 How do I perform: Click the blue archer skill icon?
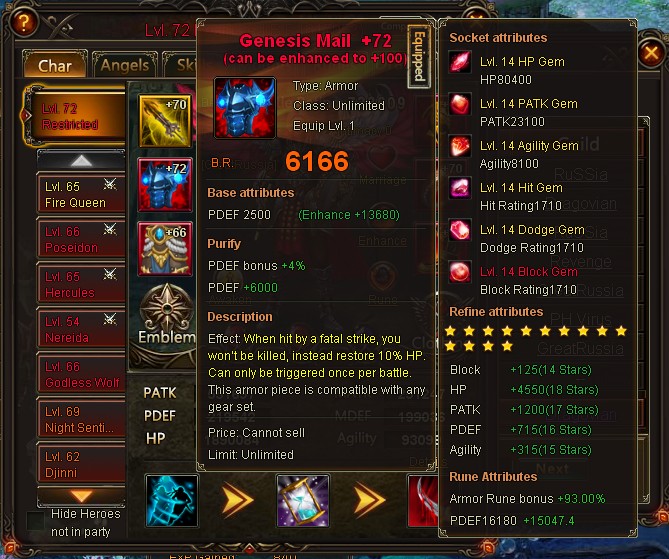coord(171,500)
